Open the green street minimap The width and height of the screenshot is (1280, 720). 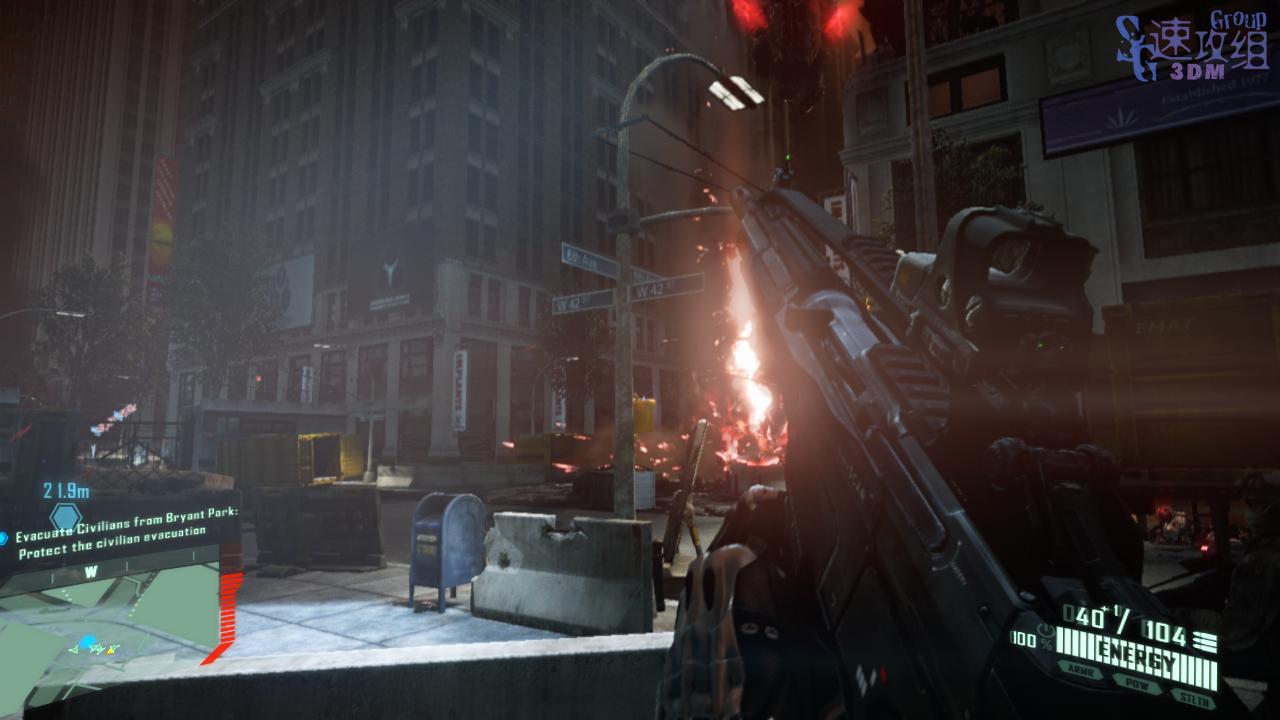(110, 615)
